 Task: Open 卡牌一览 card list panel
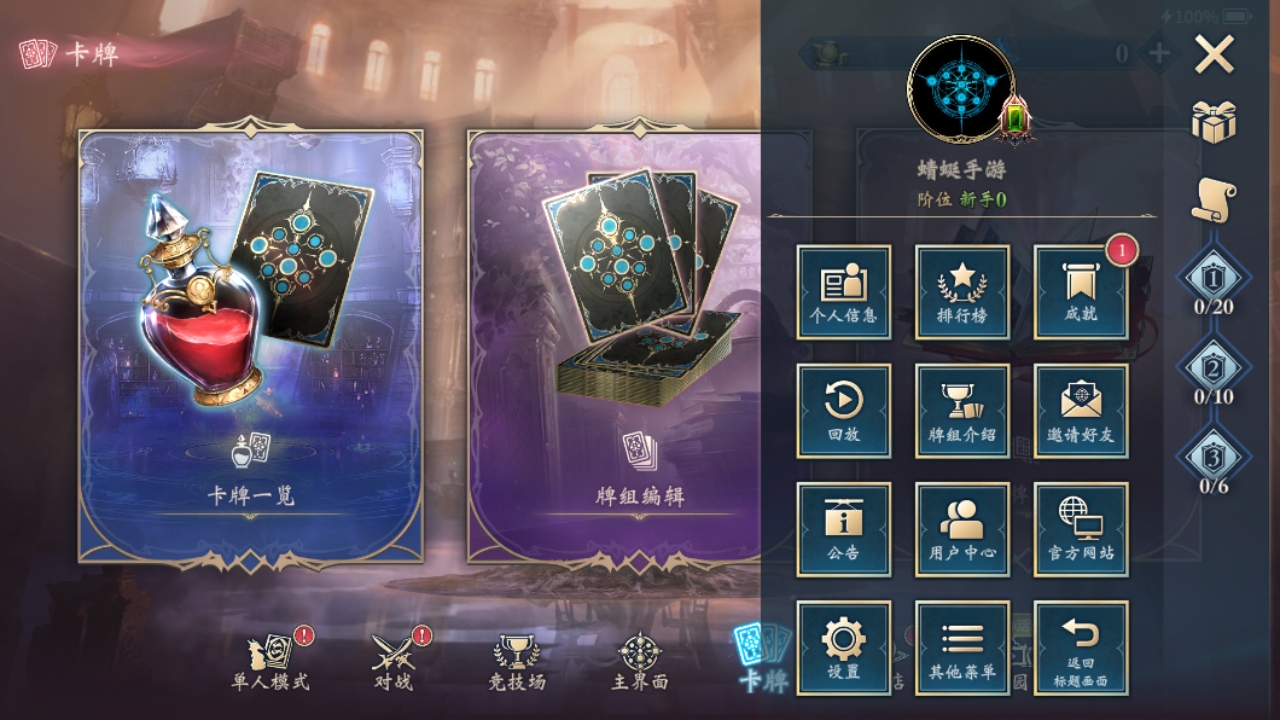[250, 347]
